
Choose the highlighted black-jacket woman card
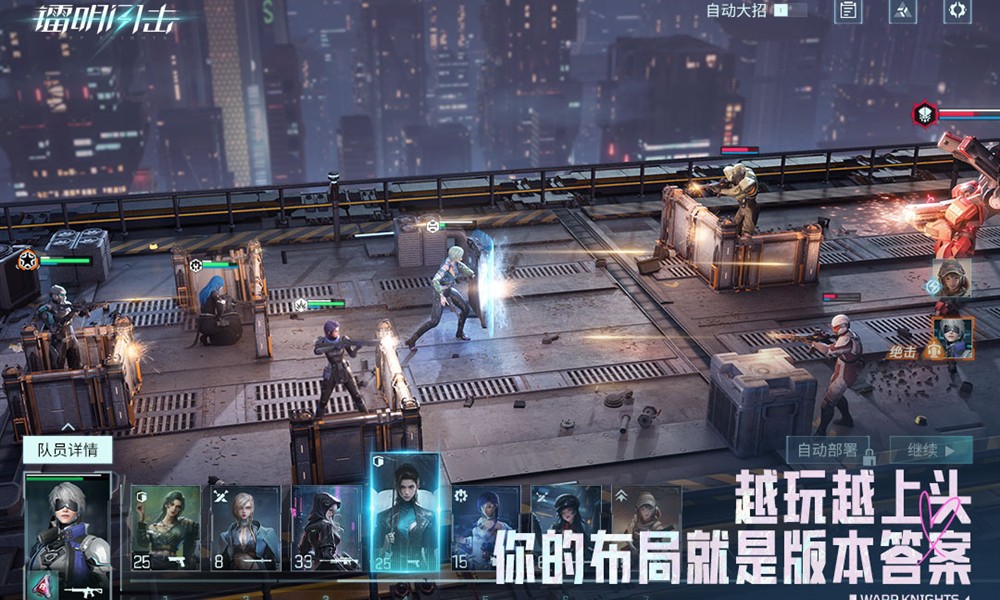(x=405, y=515)
